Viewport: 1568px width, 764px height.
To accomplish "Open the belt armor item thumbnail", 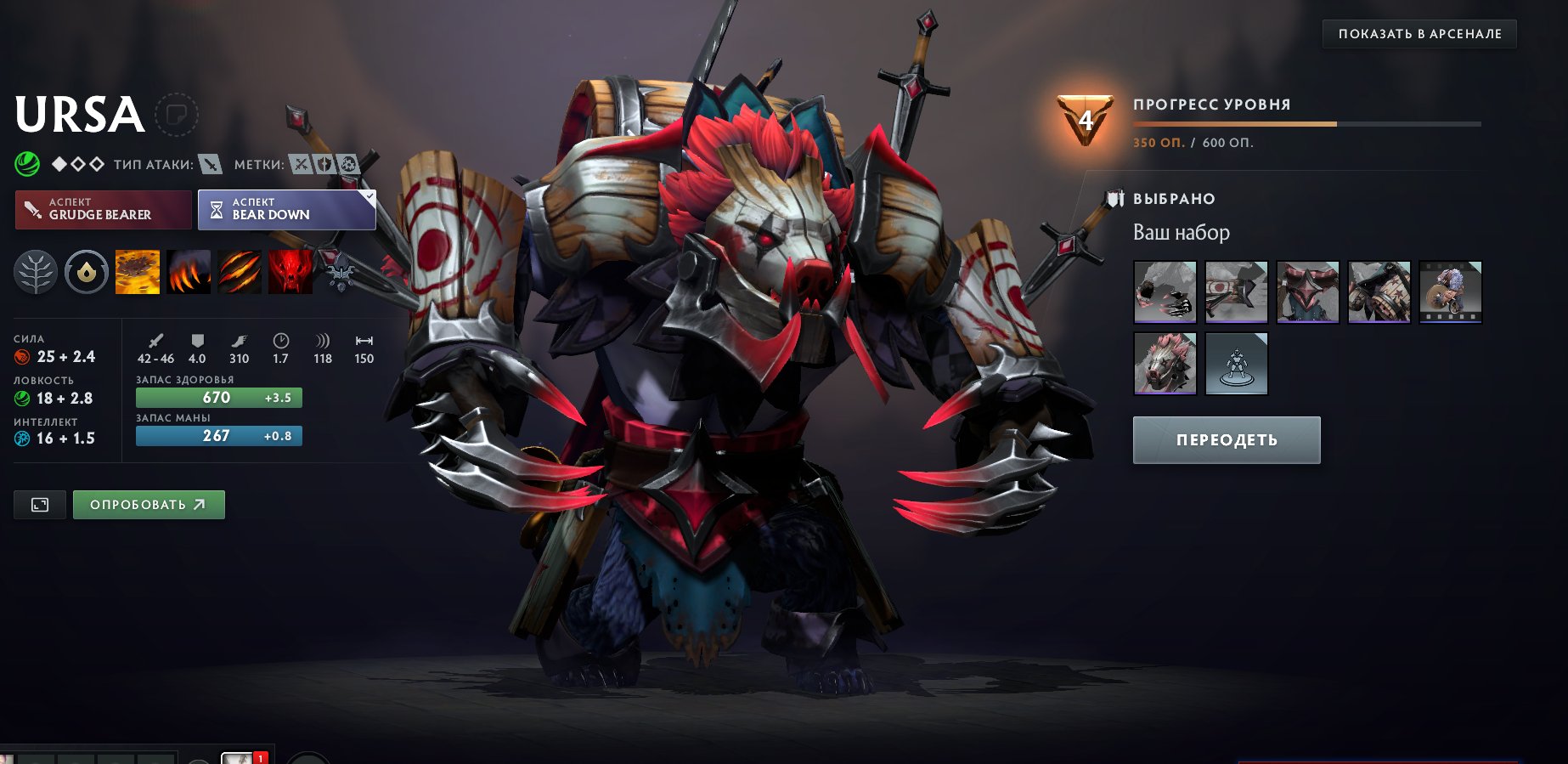I will 1308,292.
